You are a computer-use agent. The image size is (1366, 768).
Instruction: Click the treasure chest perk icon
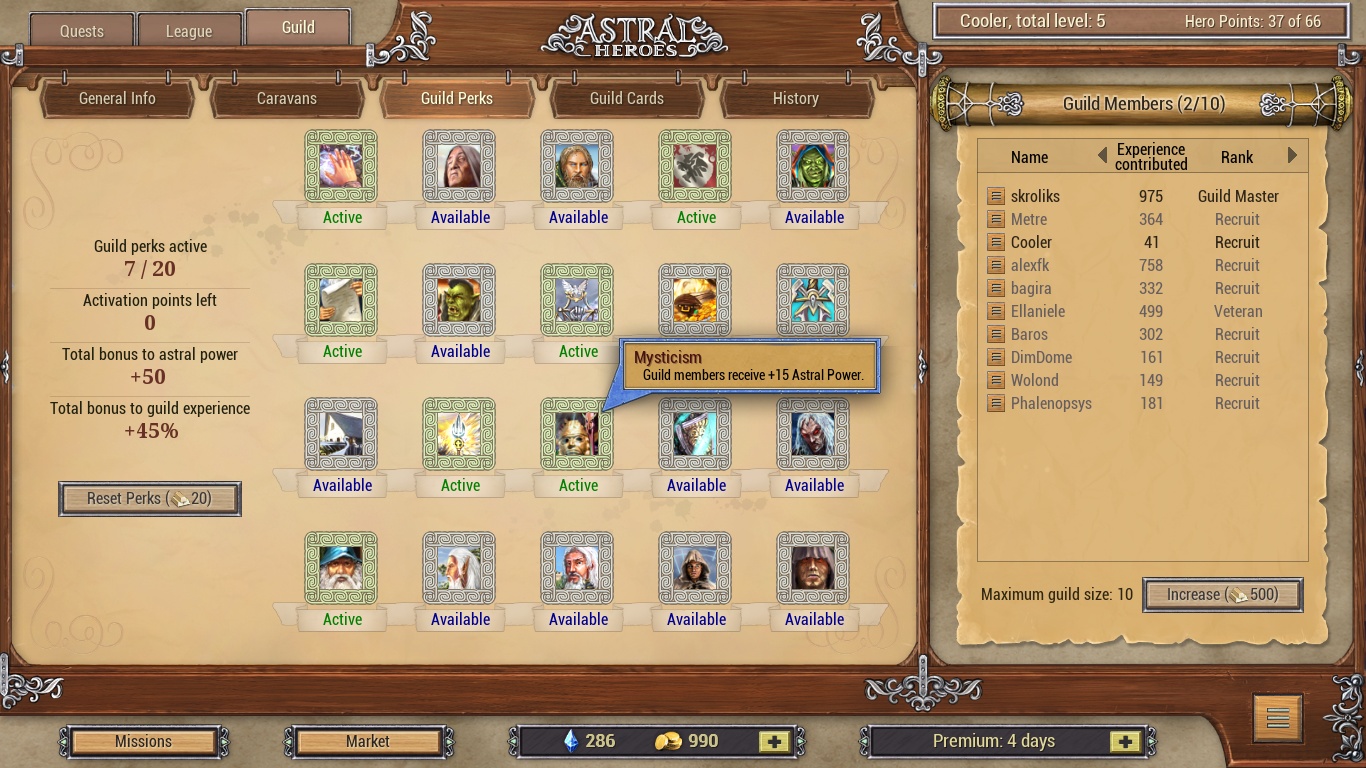click(x=695, y=299)
